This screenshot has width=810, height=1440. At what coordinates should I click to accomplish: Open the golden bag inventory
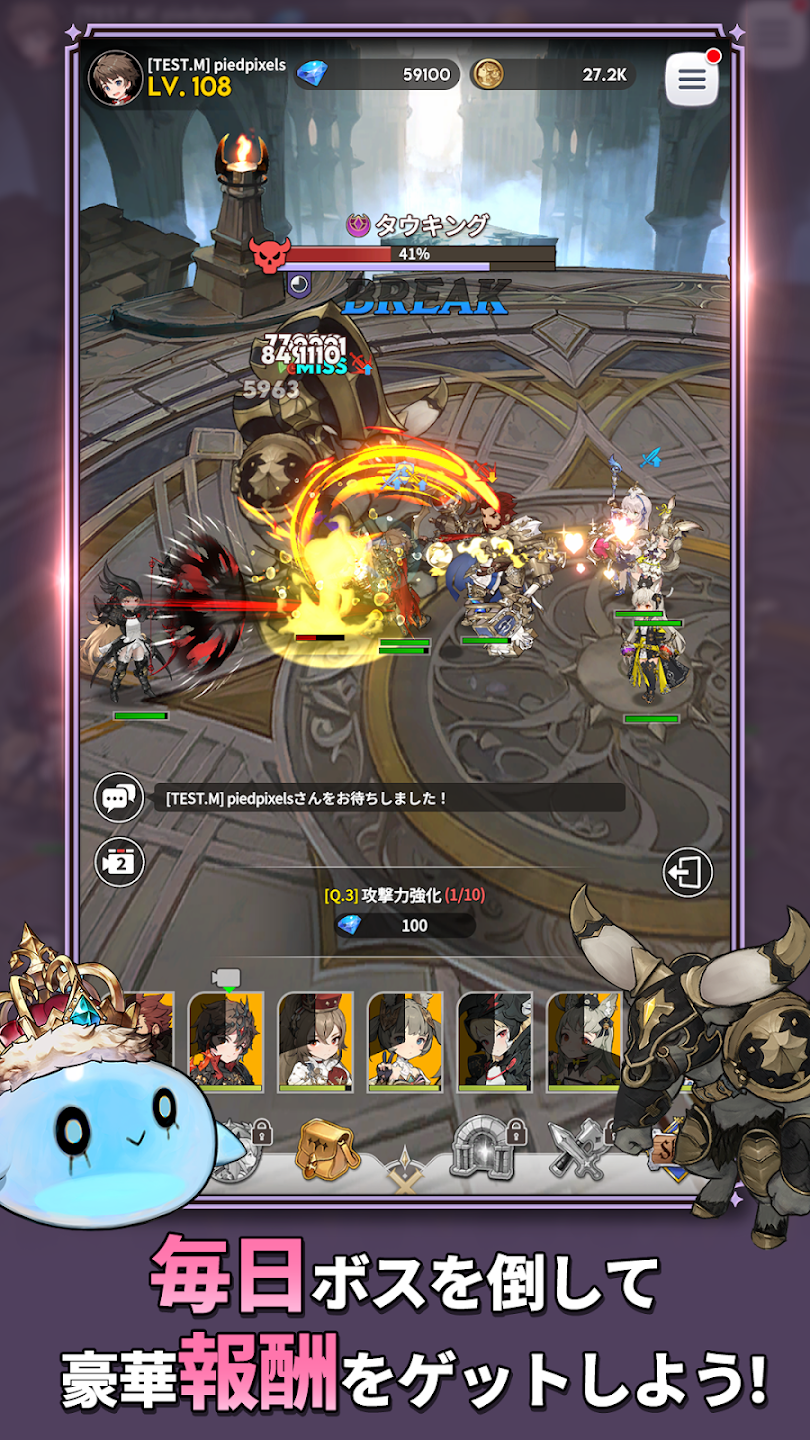[327, 1150]
